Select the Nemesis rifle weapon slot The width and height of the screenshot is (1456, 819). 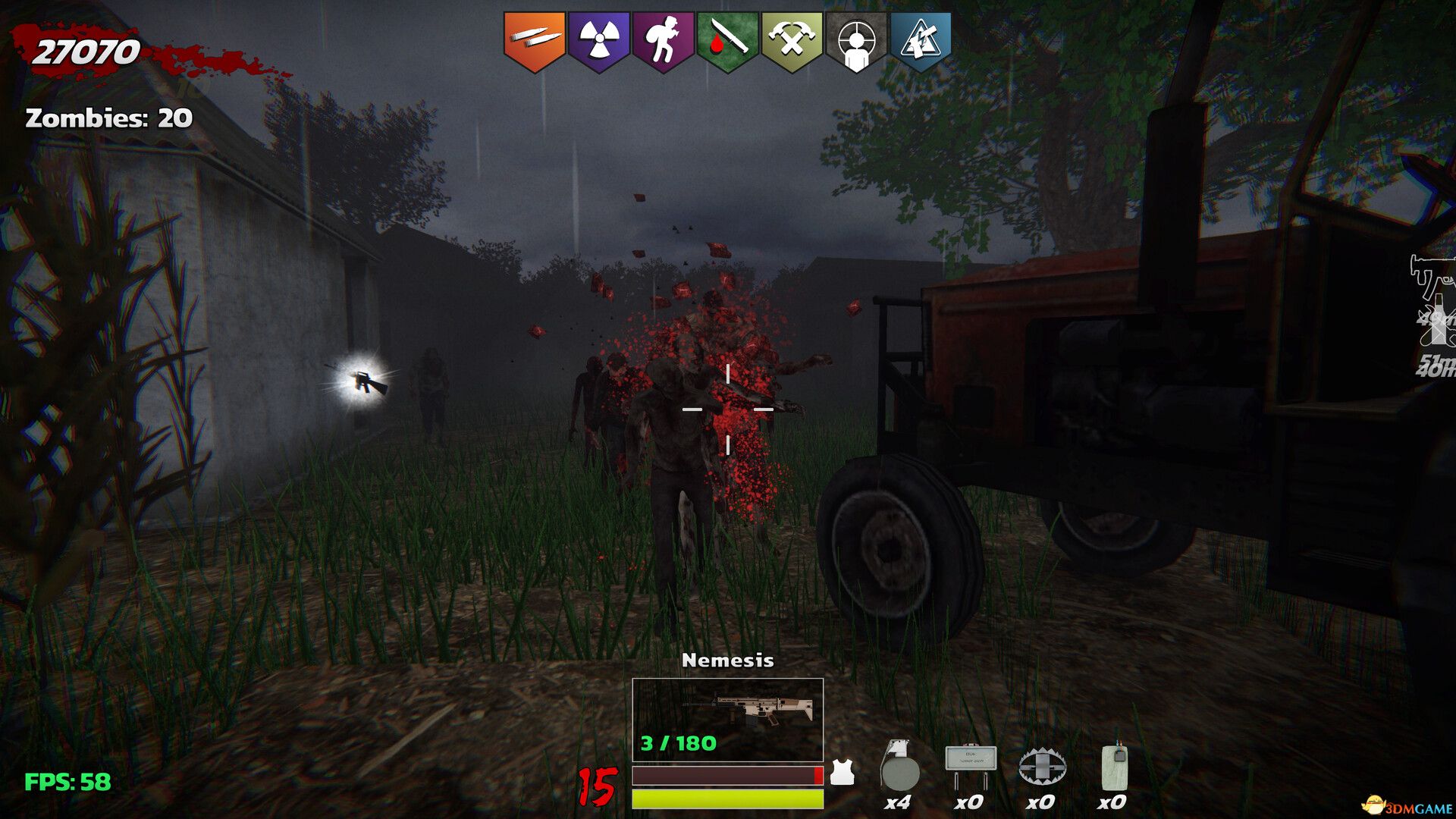click(728, 719)
